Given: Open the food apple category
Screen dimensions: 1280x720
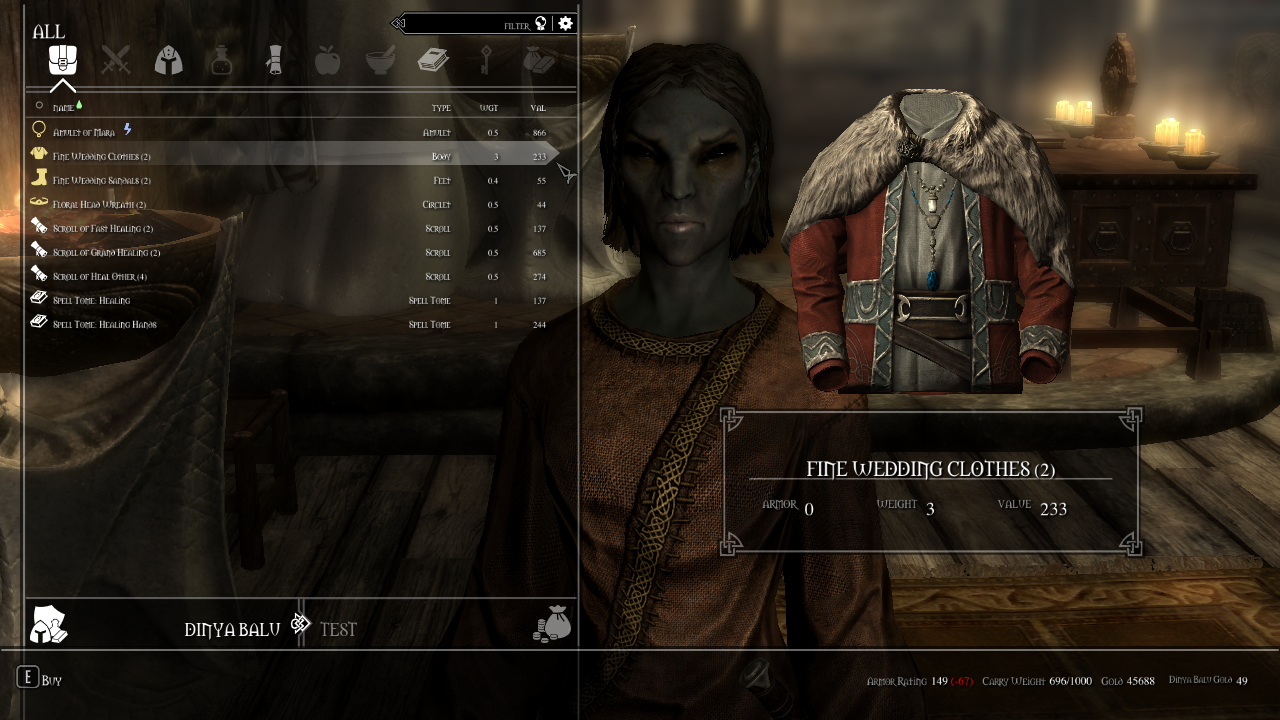Looking at the screenshot, I should click(327, 60).
